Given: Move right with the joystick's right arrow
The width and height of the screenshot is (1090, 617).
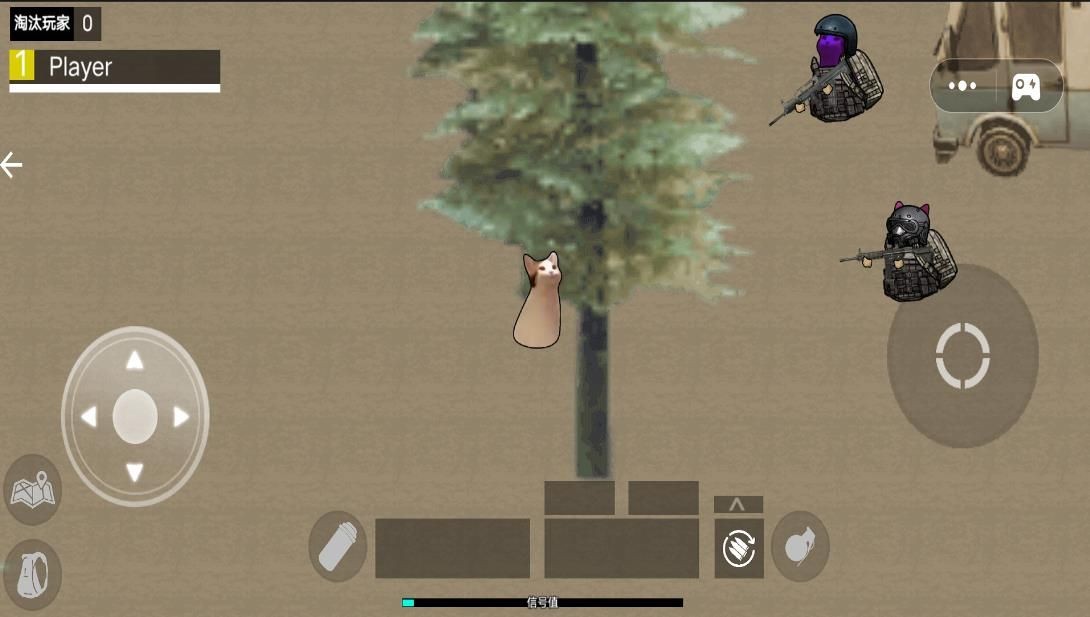Looking at the screenshot, I should (181, 416).
